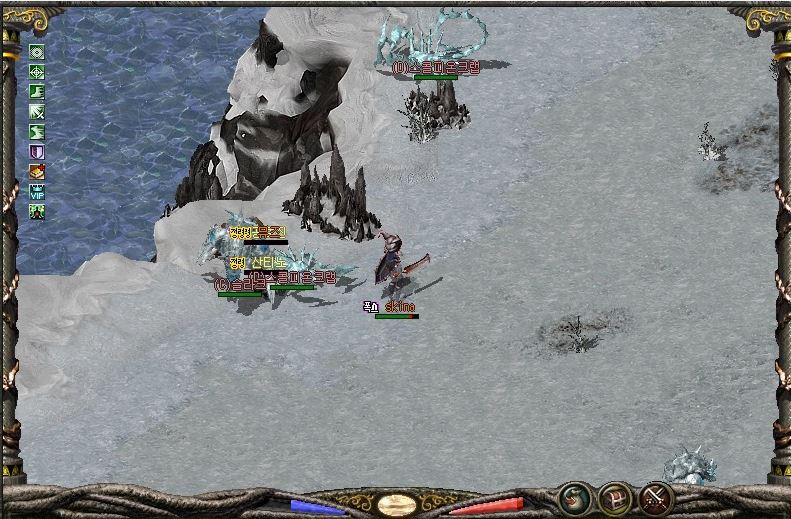The height and width of the screenshot is (519, 791).
Task: Click the green dragon round button
Action: click(574, 497)
